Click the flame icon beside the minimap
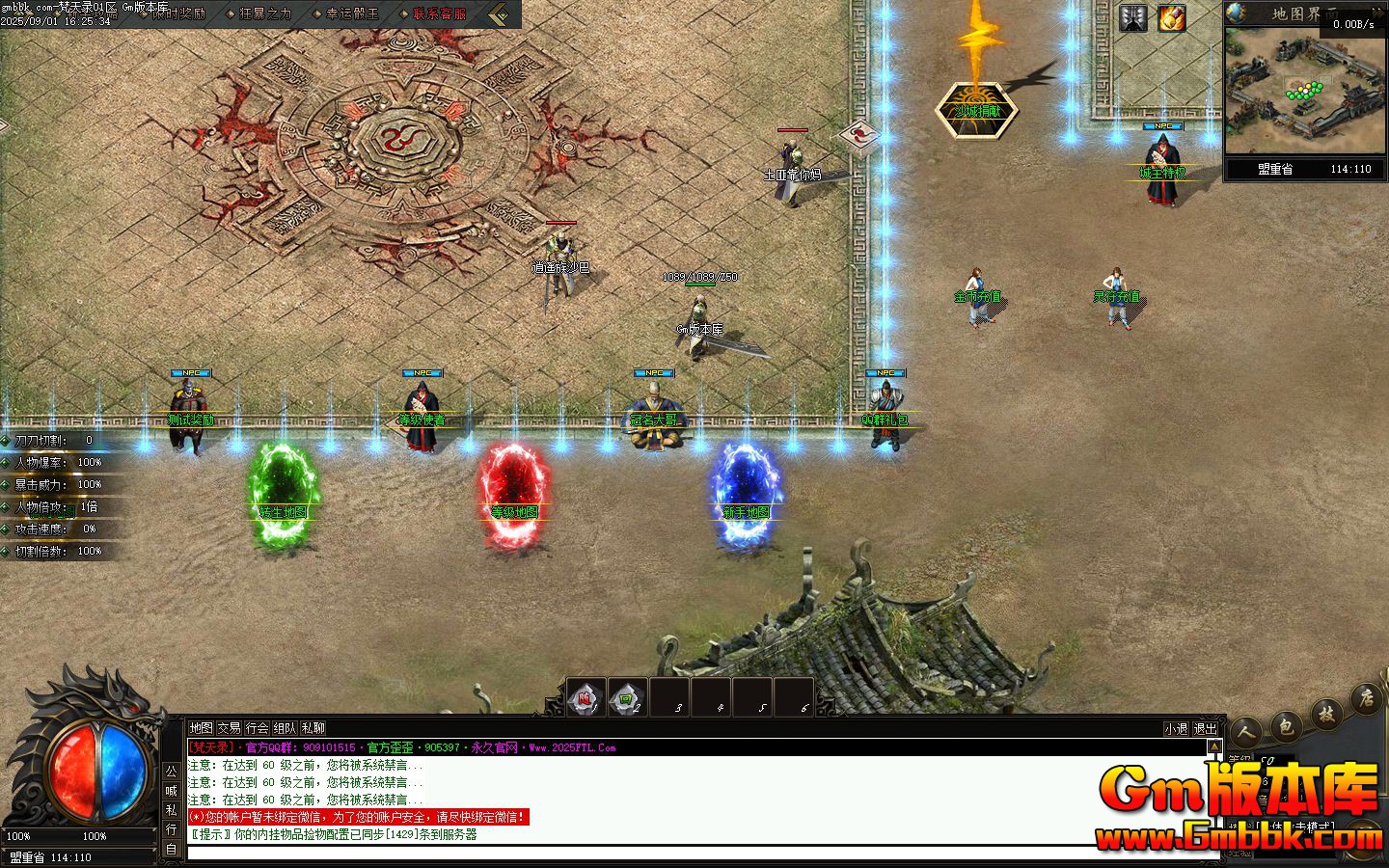 tap(1171, 17)
